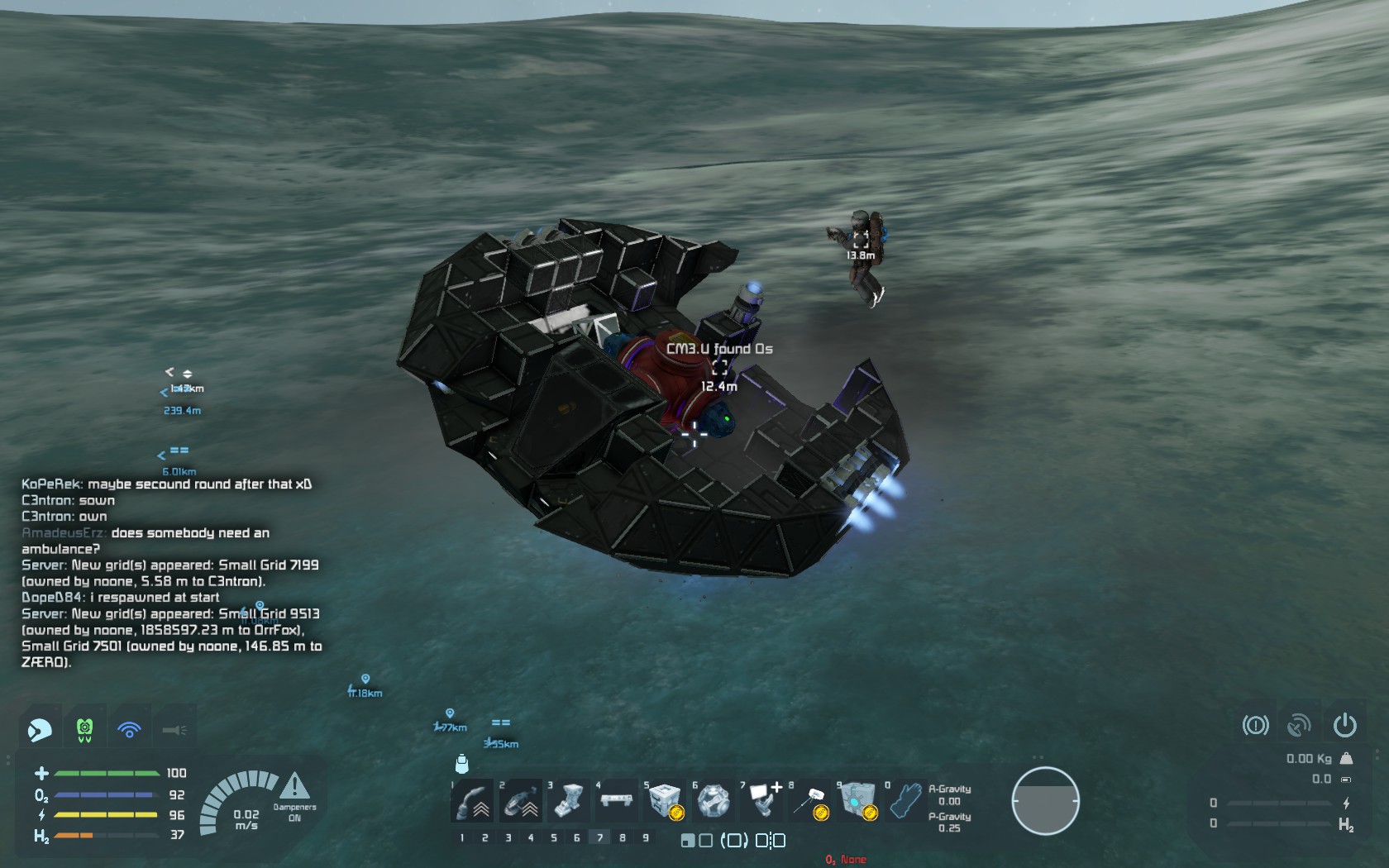Pick the flat bench-shaped block in slot 4
The height and width of the screenshot is (868, 1389).
[617, 800]
